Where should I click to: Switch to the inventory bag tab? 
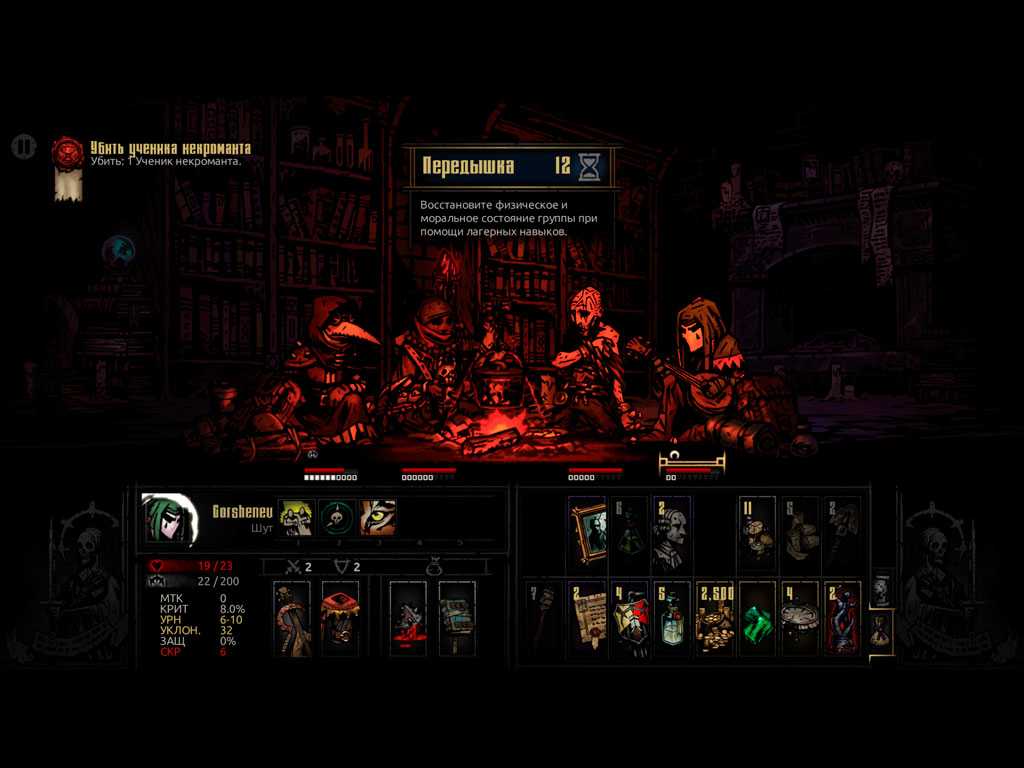[880, 629]
